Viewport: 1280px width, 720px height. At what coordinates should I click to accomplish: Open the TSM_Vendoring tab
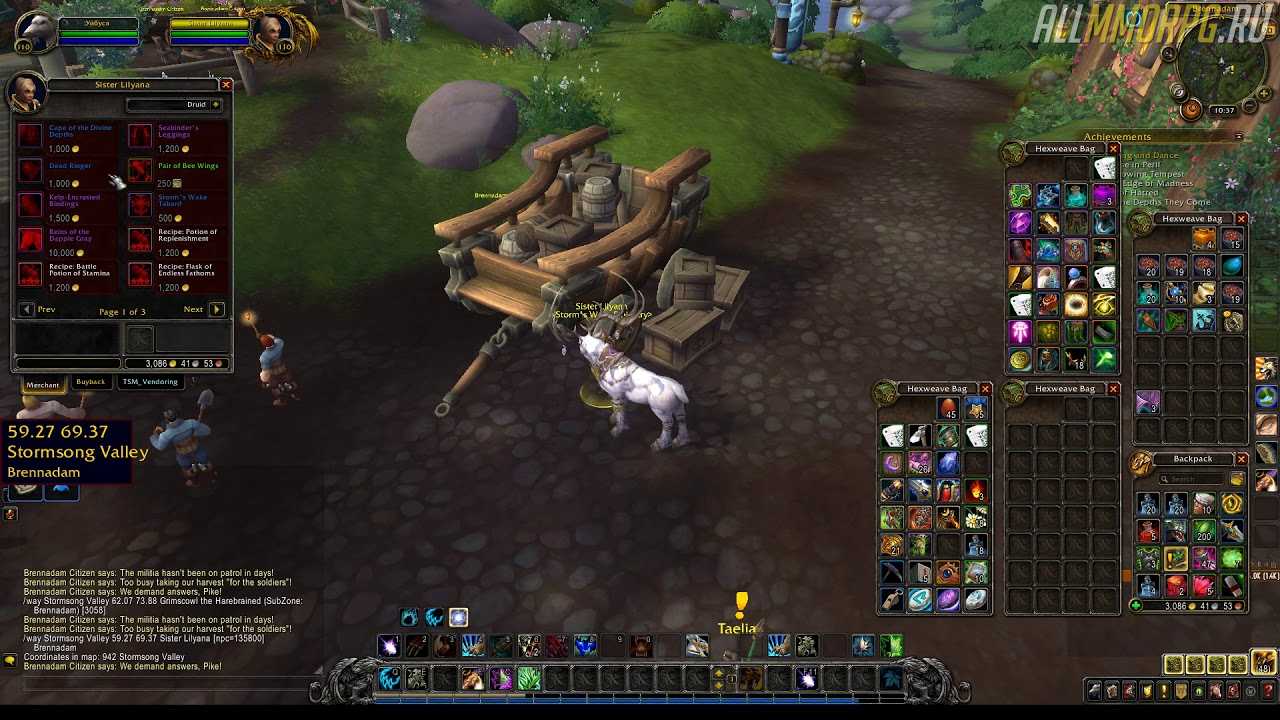tap(150, 382)
